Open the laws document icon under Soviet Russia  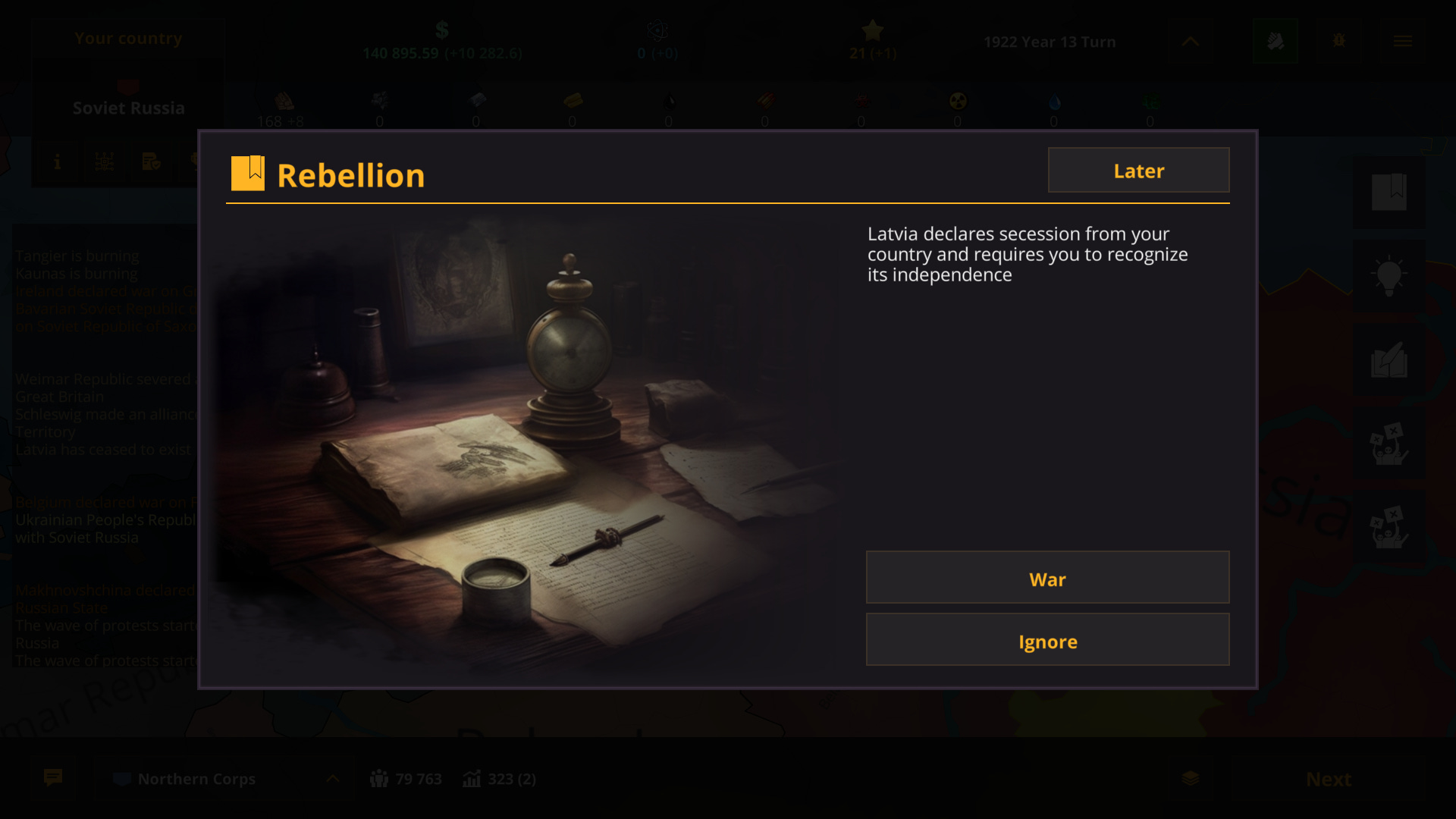coord(151,162)
